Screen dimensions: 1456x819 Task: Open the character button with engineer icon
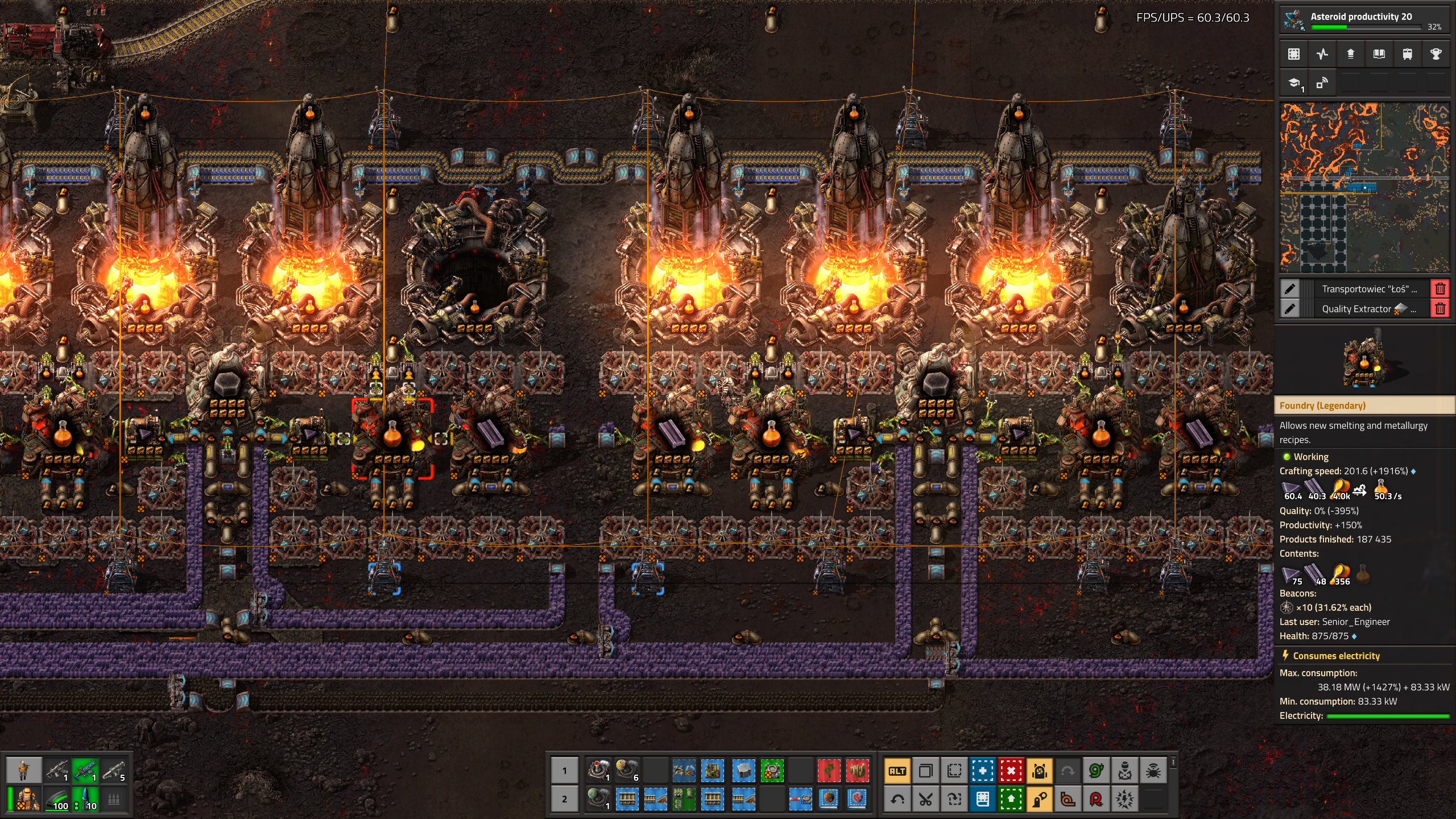[23, 771]
